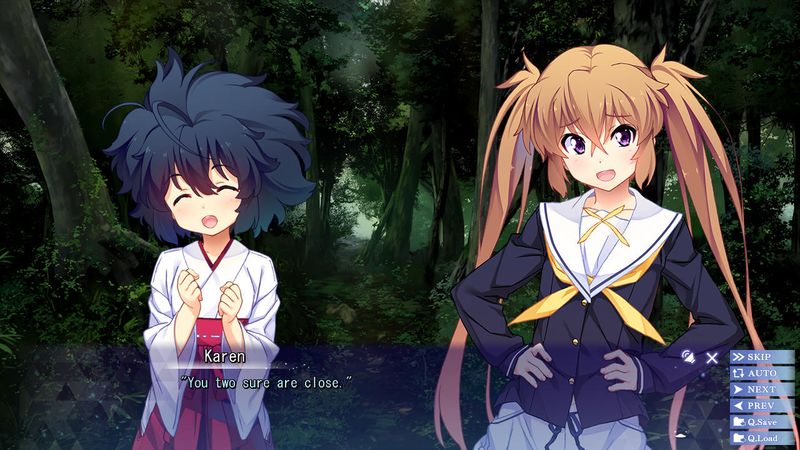Quick save with Q.Save
Screen dimensions: 800x450
point(762,421)
